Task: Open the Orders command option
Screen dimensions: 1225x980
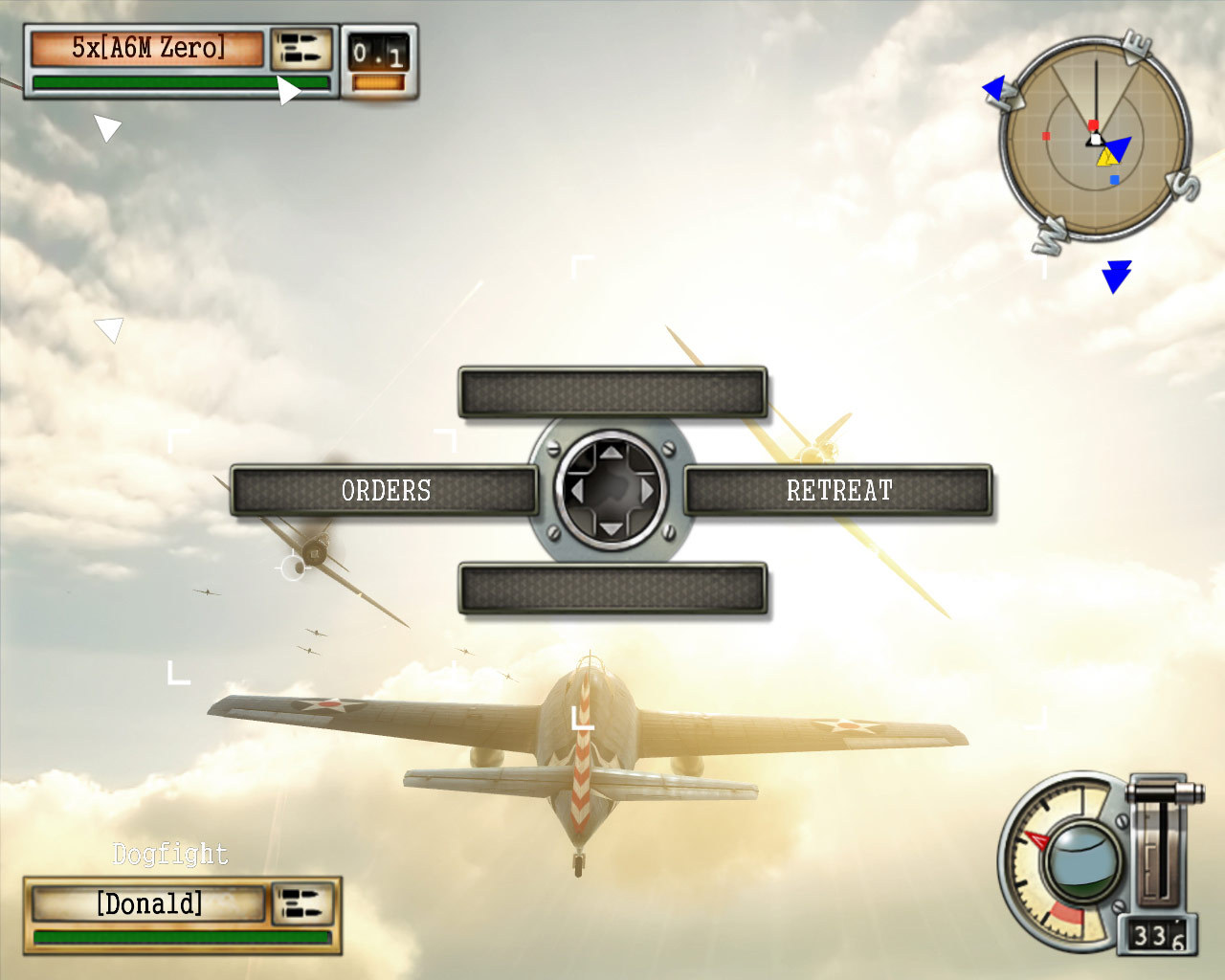Action: tap(387, 491)
